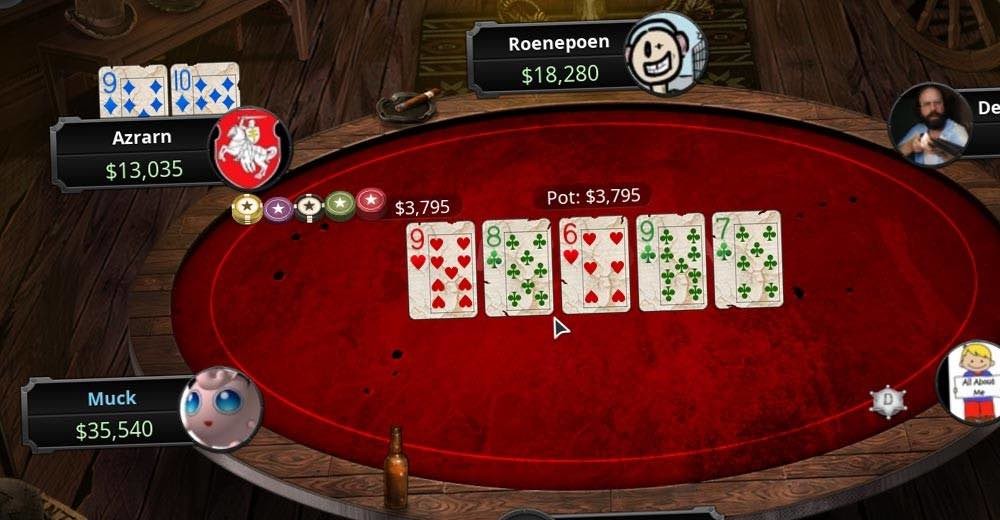Viewport: 1000px width, 520px height.
Task: Select Azrarn's red knight emblem avatar
Action: [249, 148]
